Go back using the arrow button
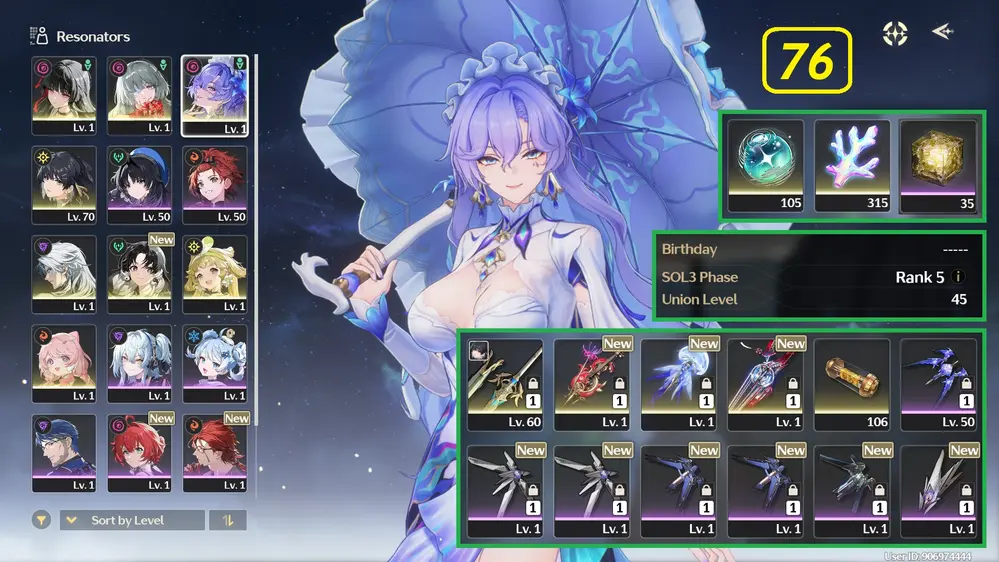This screenshot has height=562, width=999. 942,32
